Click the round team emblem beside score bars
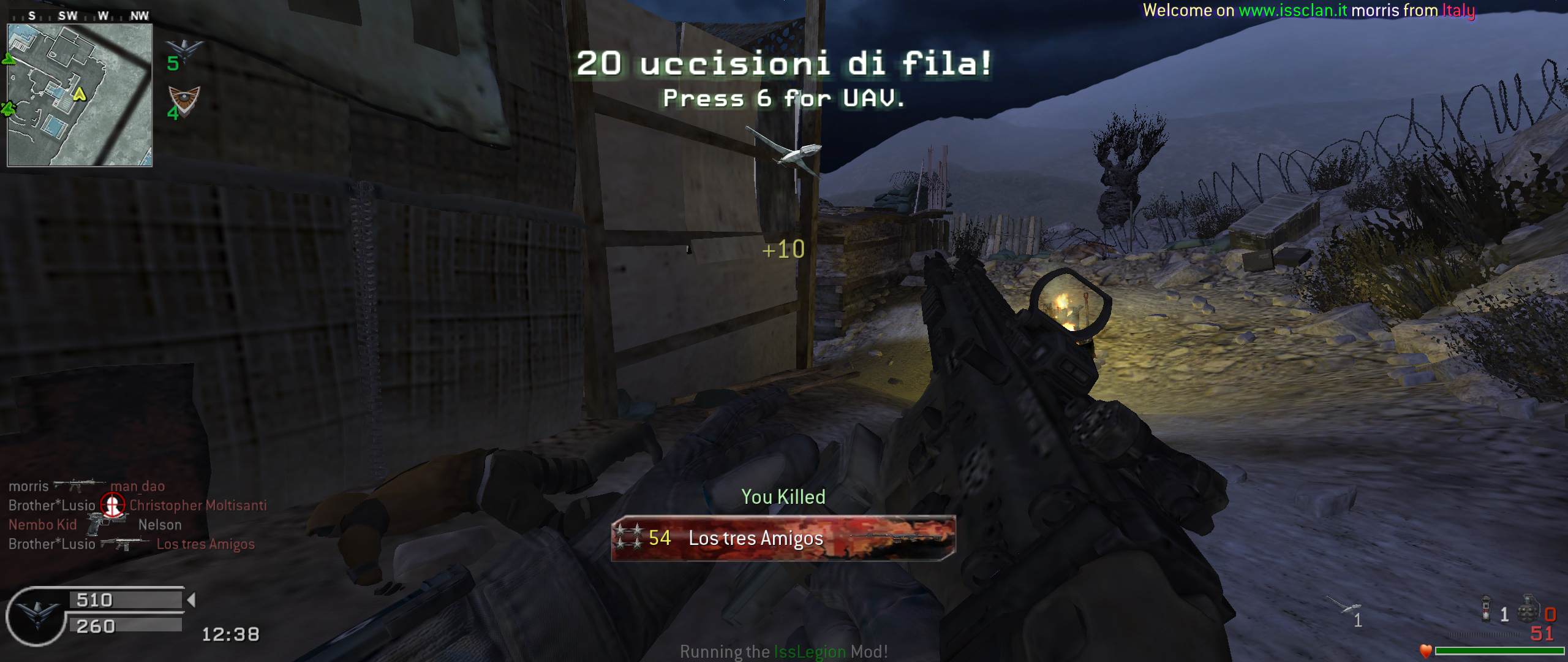Screen dimensions: 1568x662 36,615
